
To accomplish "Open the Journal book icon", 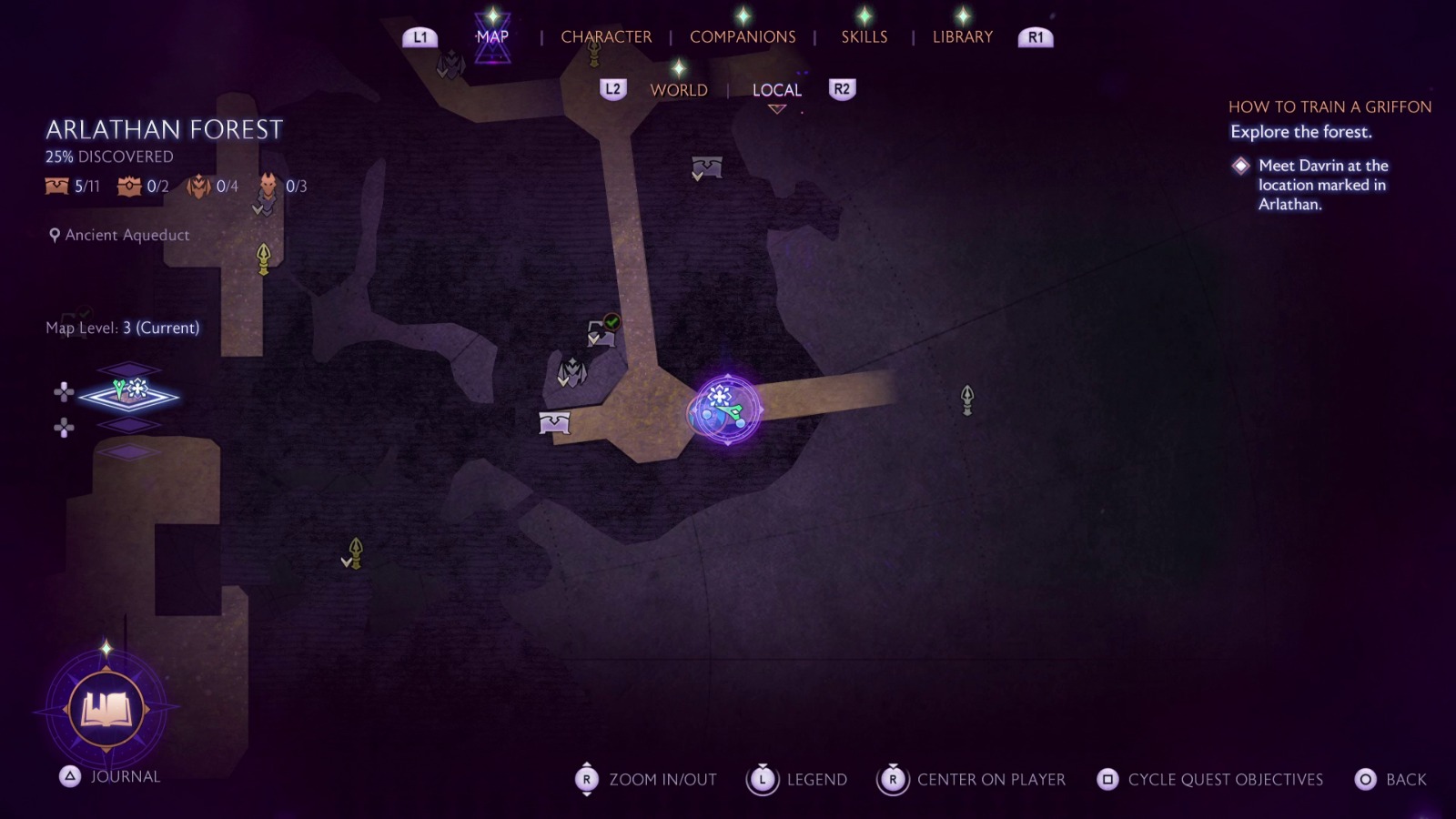I will pos(106,709).
